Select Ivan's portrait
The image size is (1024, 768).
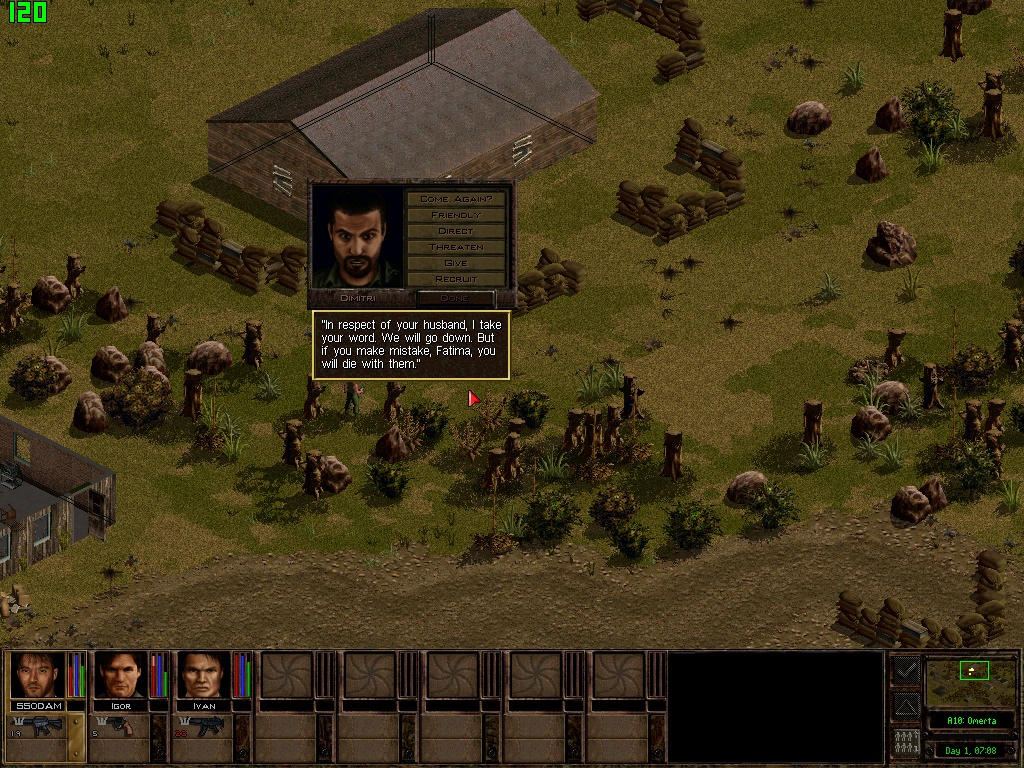[x=204, y=676]
